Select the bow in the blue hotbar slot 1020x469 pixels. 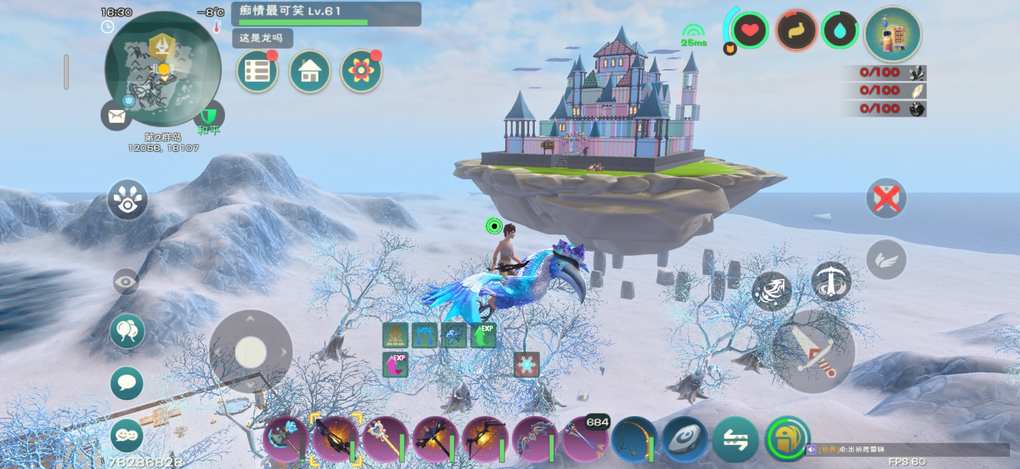tap(635, 438)
